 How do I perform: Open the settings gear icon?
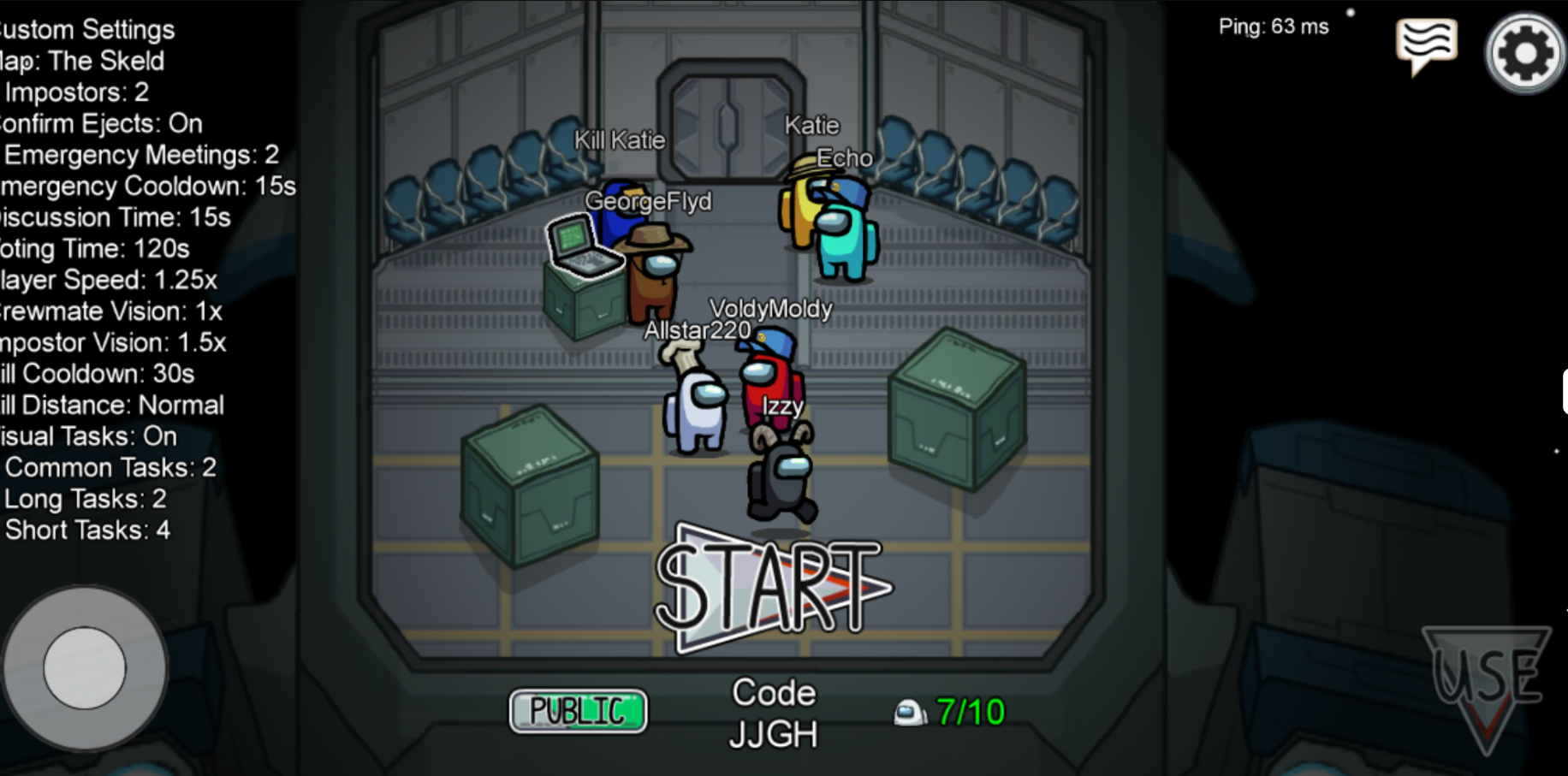click(1525, 53)
